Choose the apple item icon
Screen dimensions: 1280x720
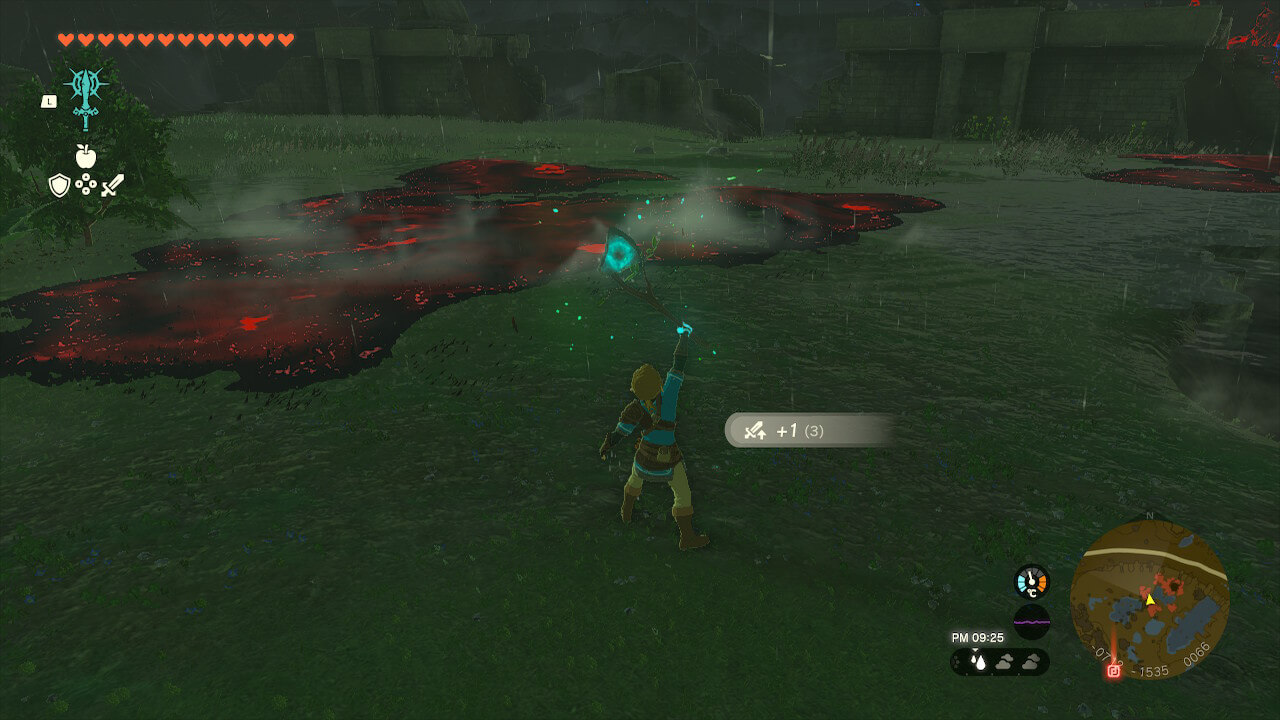coord(86,155)
